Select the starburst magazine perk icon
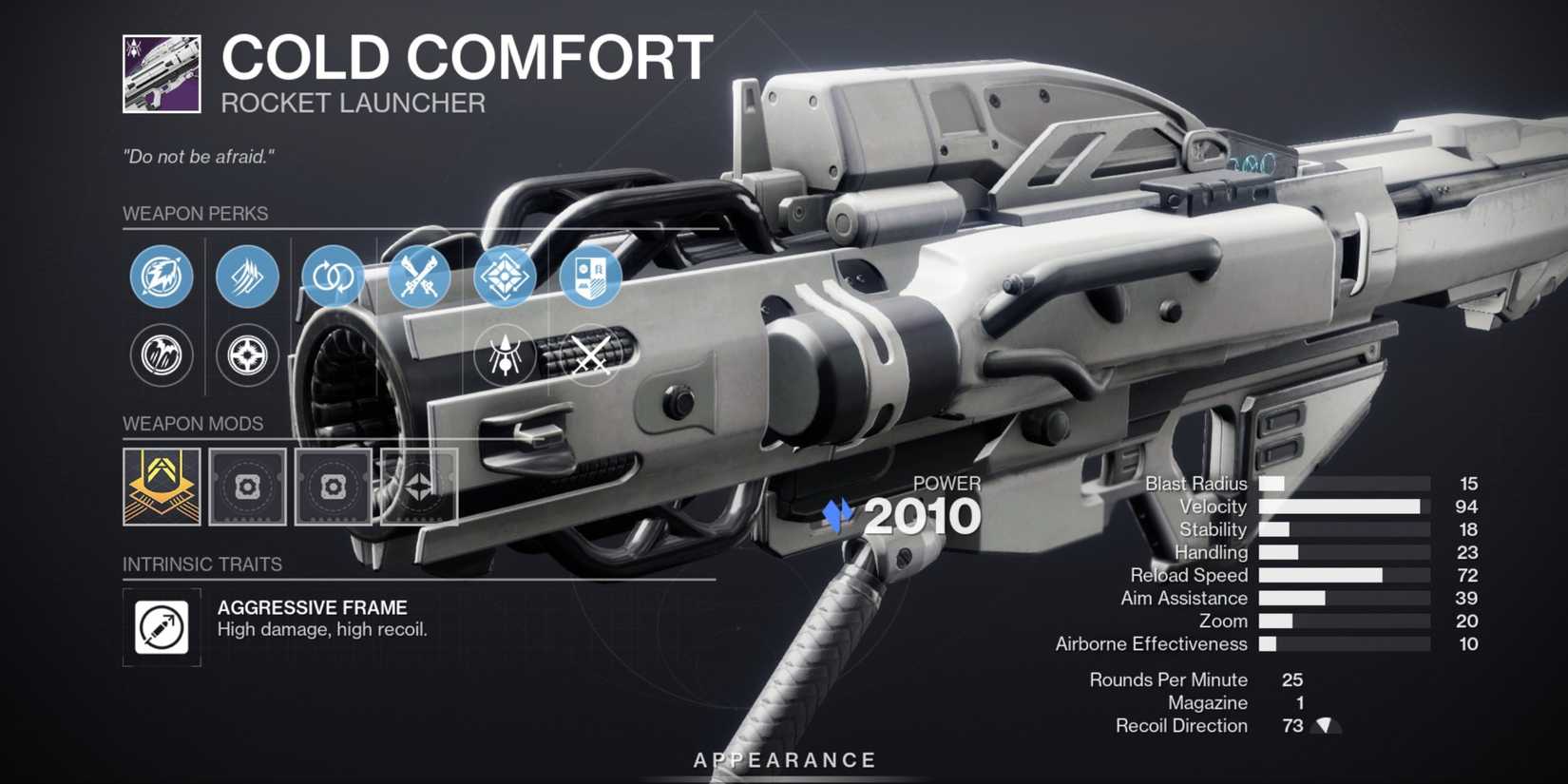1568x784 pixels. pyautogui.click(x=246, y=356)
